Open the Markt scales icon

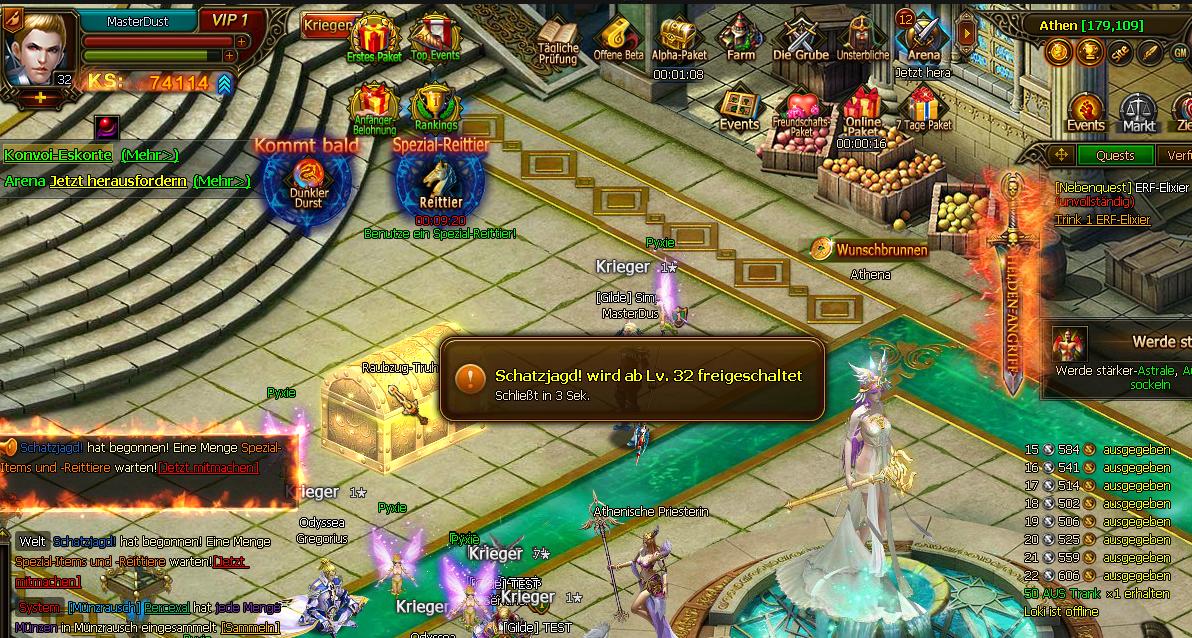(x=1138, y=112)
